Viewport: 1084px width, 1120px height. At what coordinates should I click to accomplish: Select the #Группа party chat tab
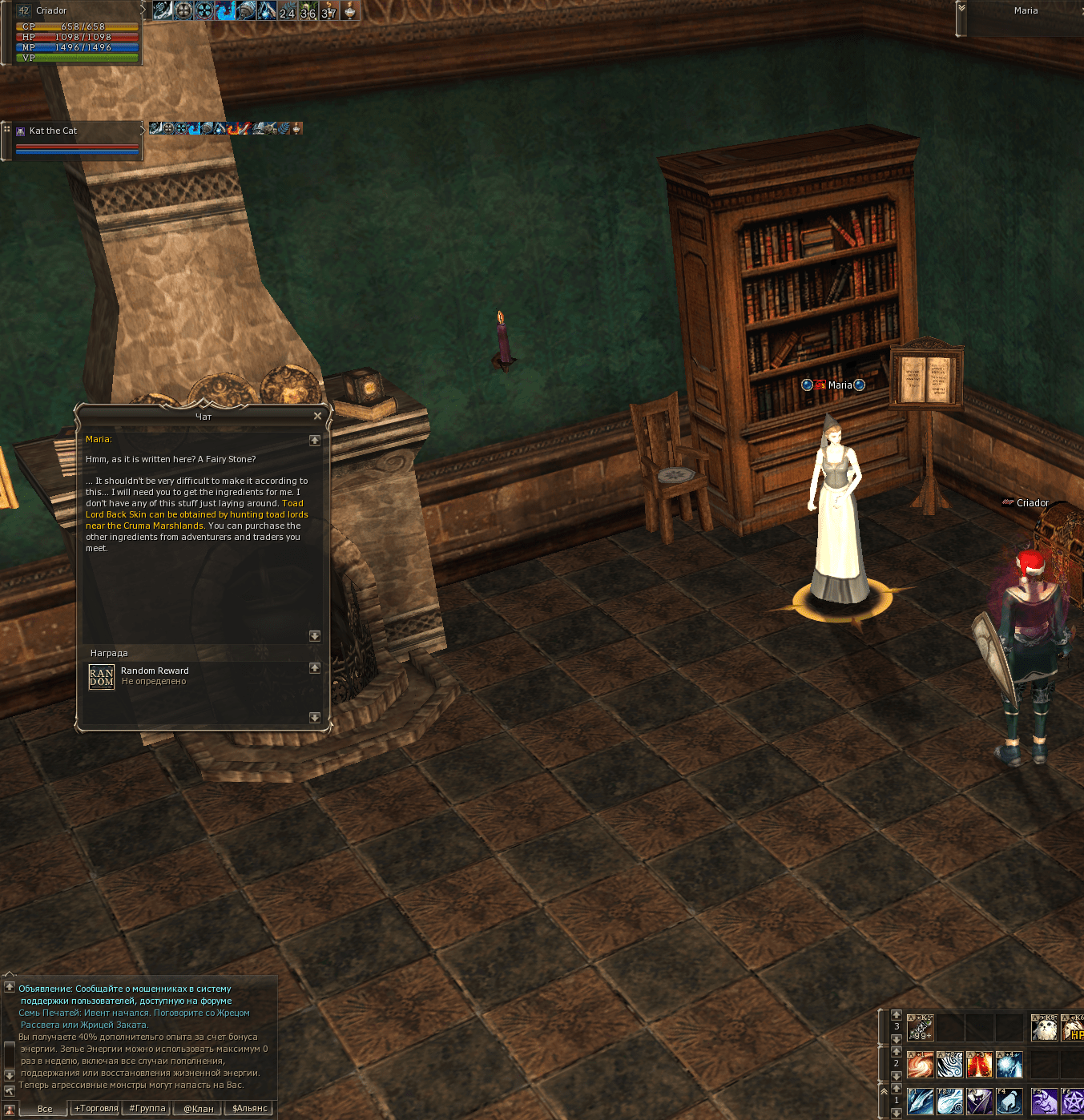point(147,1109)
